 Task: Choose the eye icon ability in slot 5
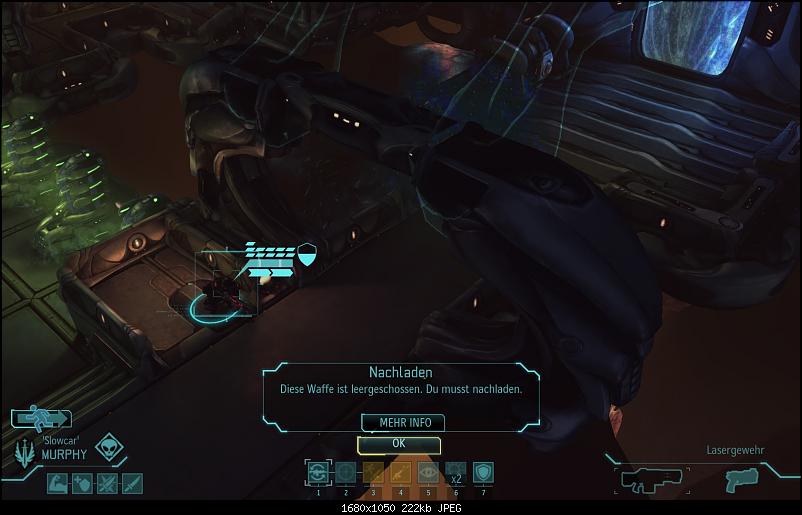[x=428, y=474]
